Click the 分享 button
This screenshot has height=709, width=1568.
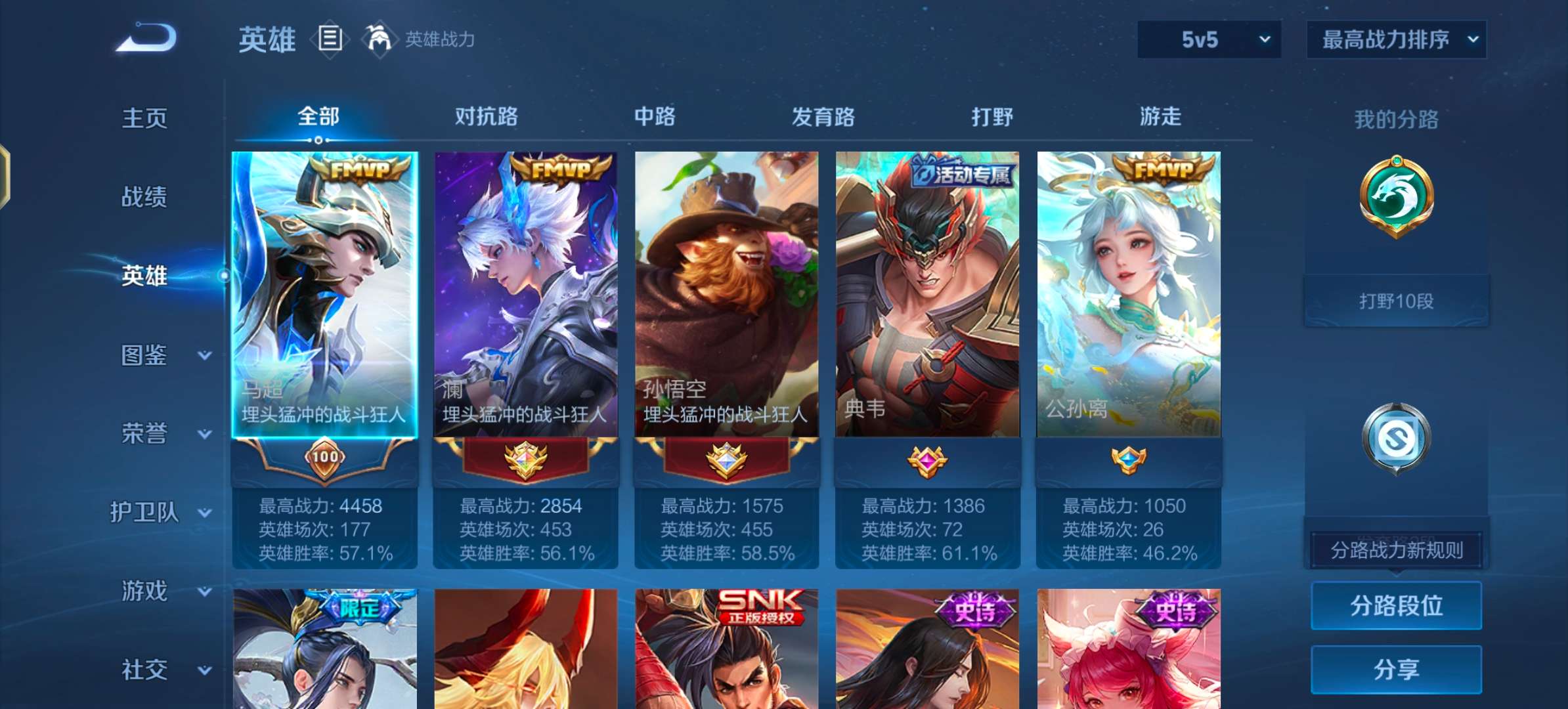pos(1396,669)
